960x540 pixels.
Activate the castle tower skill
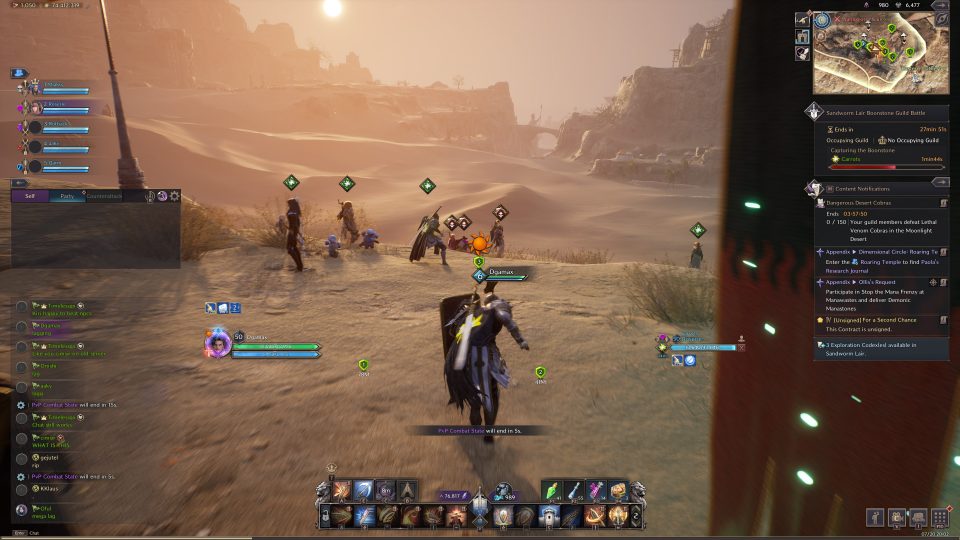click(549, 516)
